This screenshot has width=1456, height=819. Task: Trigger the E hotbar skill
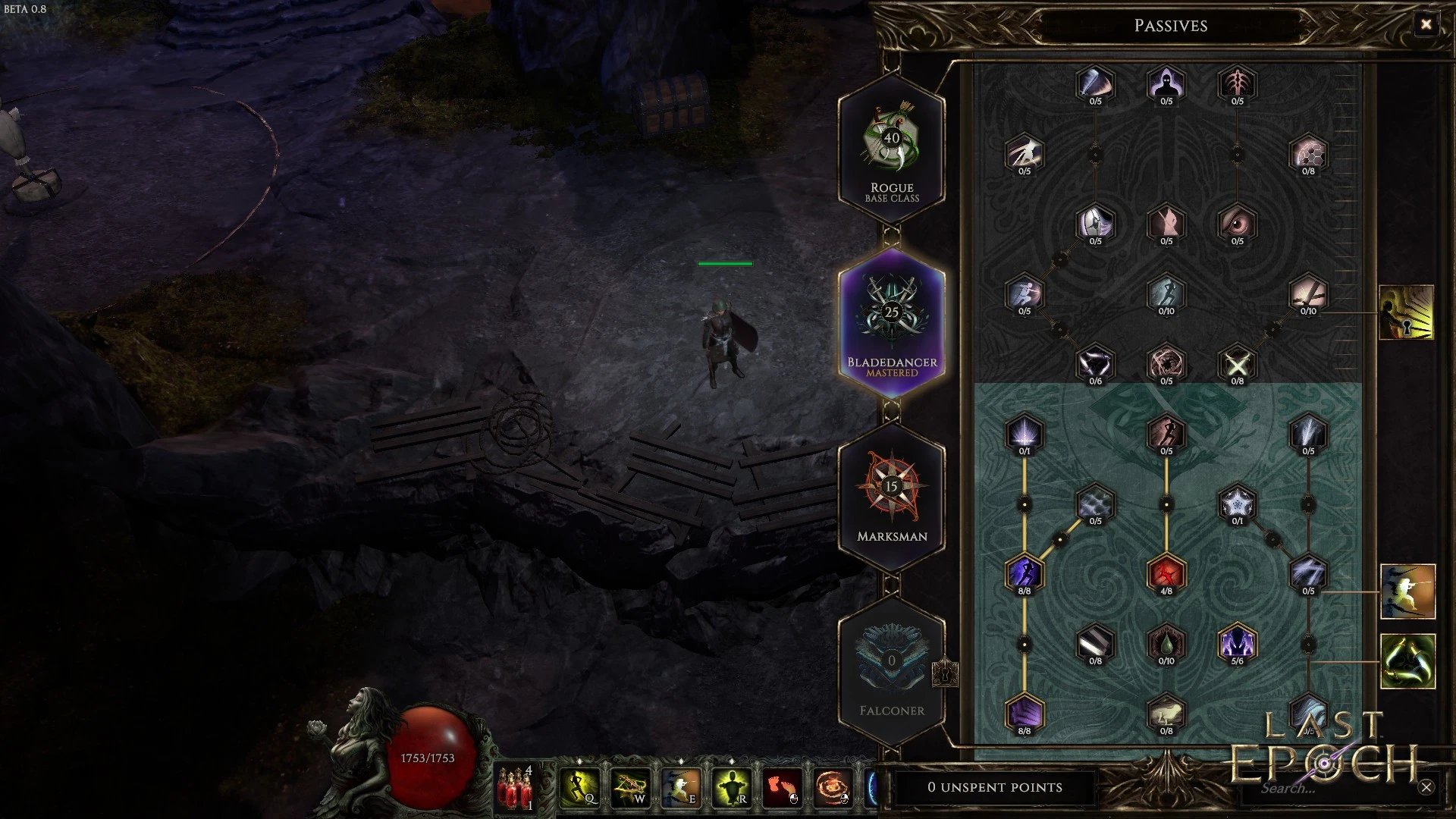(681, 786)
